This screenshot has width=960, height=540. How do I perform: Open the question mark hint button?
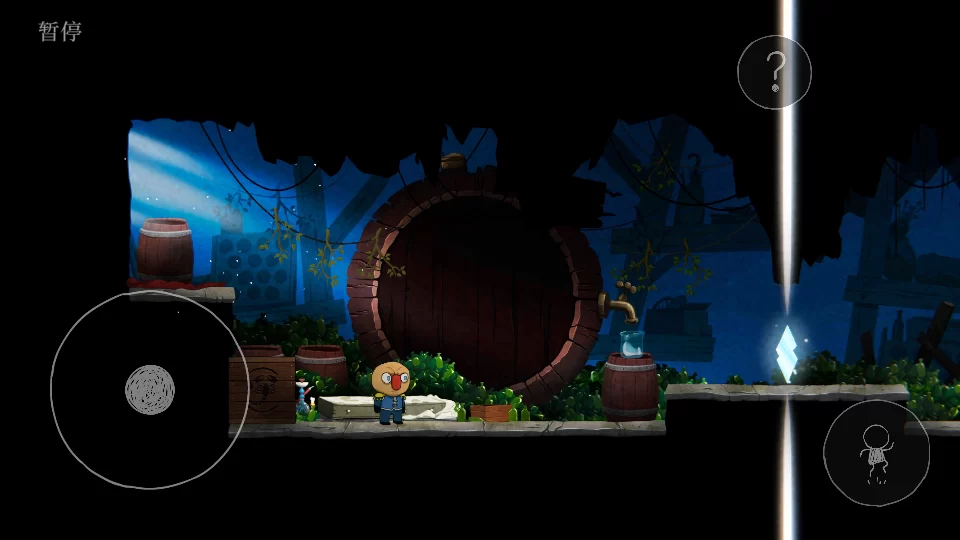pyautogui.click(x=774, y=72)
